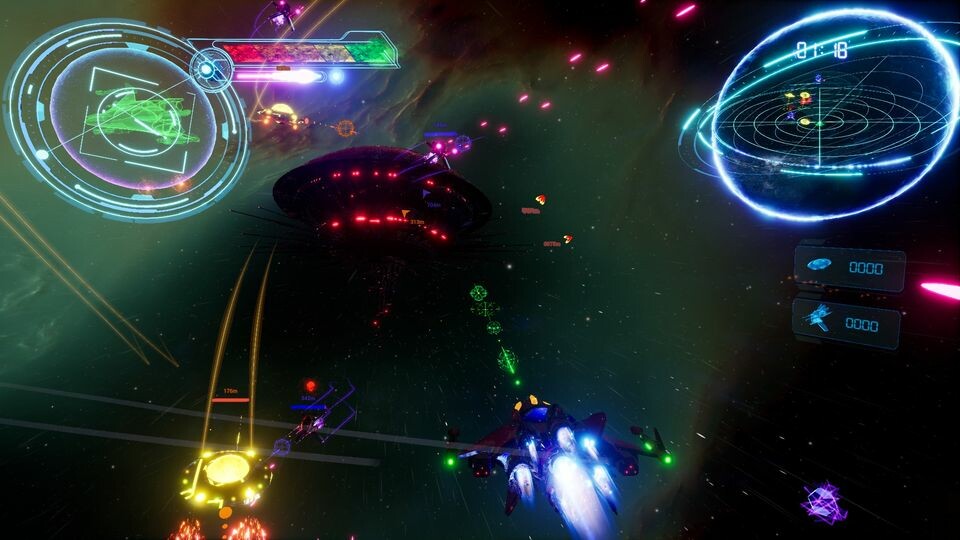Viewport: 960px width, 540px height.
Task: Click the fighter ship counter icon
Action: click(x=819, y=320)
